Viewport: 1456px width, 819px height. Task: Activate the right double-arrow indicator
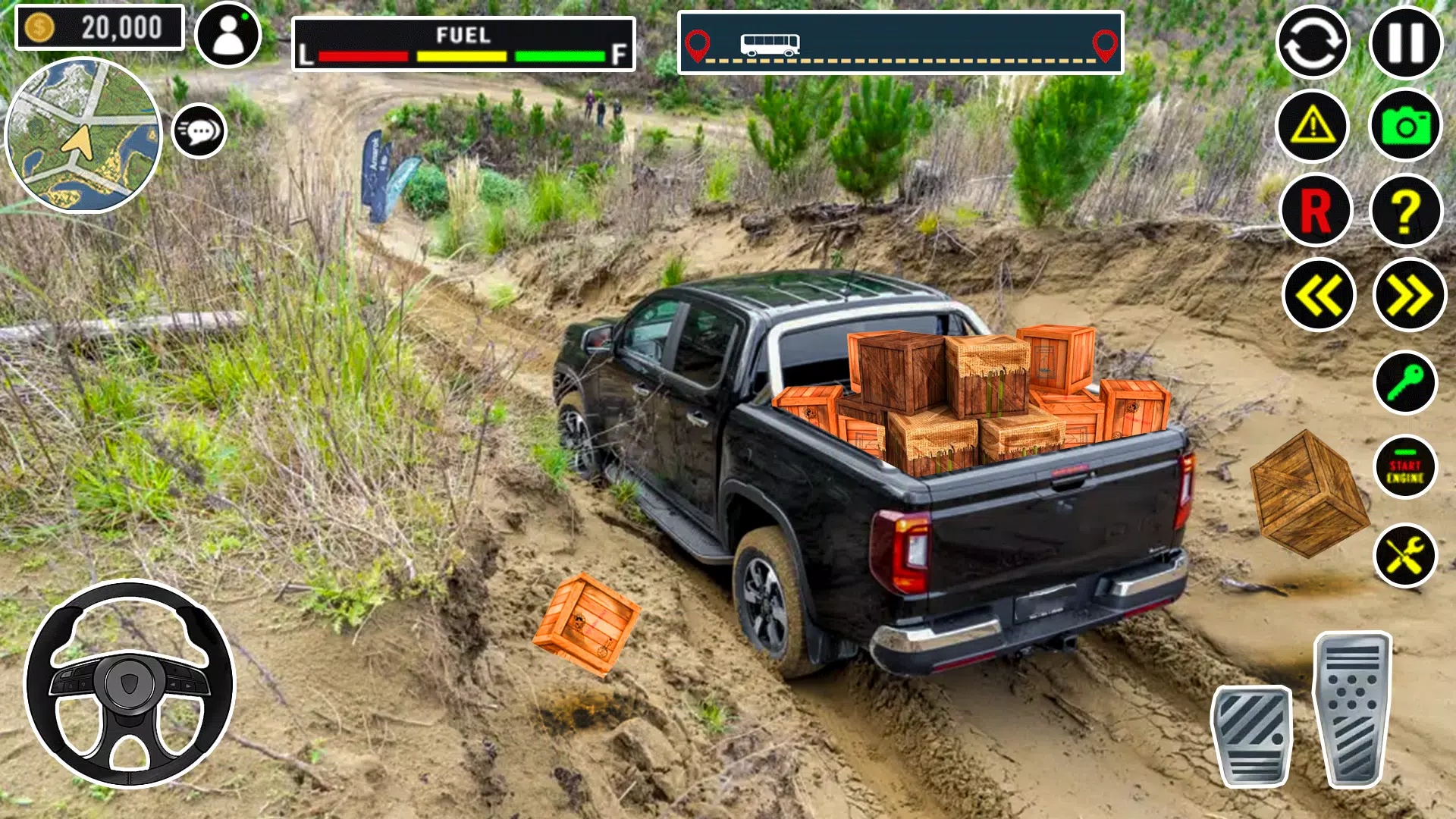(x=1409, y=295)
